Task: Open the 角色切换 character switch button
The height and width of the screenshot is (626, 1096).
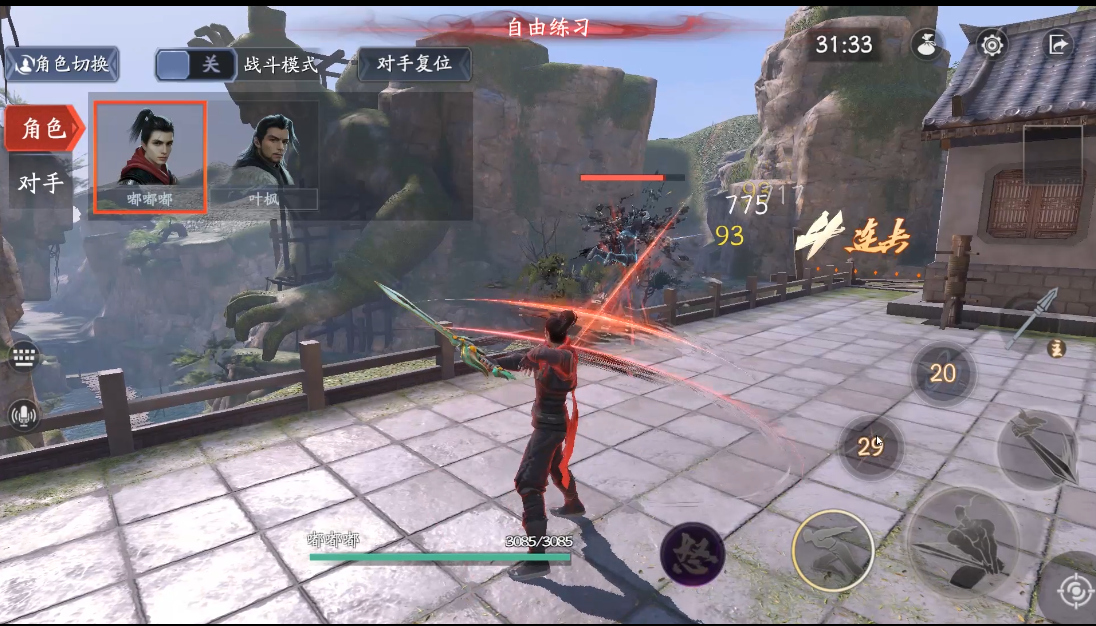Action: point(62,65)
